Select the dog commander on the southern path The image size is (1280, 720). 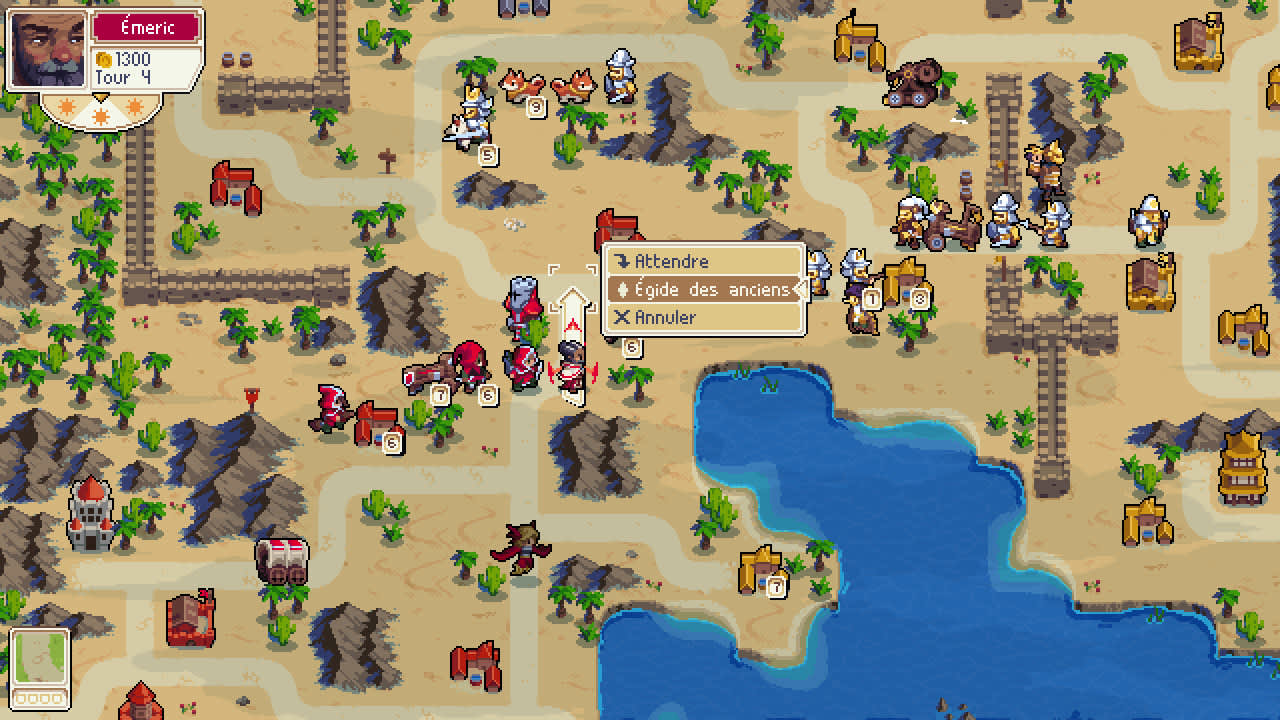[520, 548]
